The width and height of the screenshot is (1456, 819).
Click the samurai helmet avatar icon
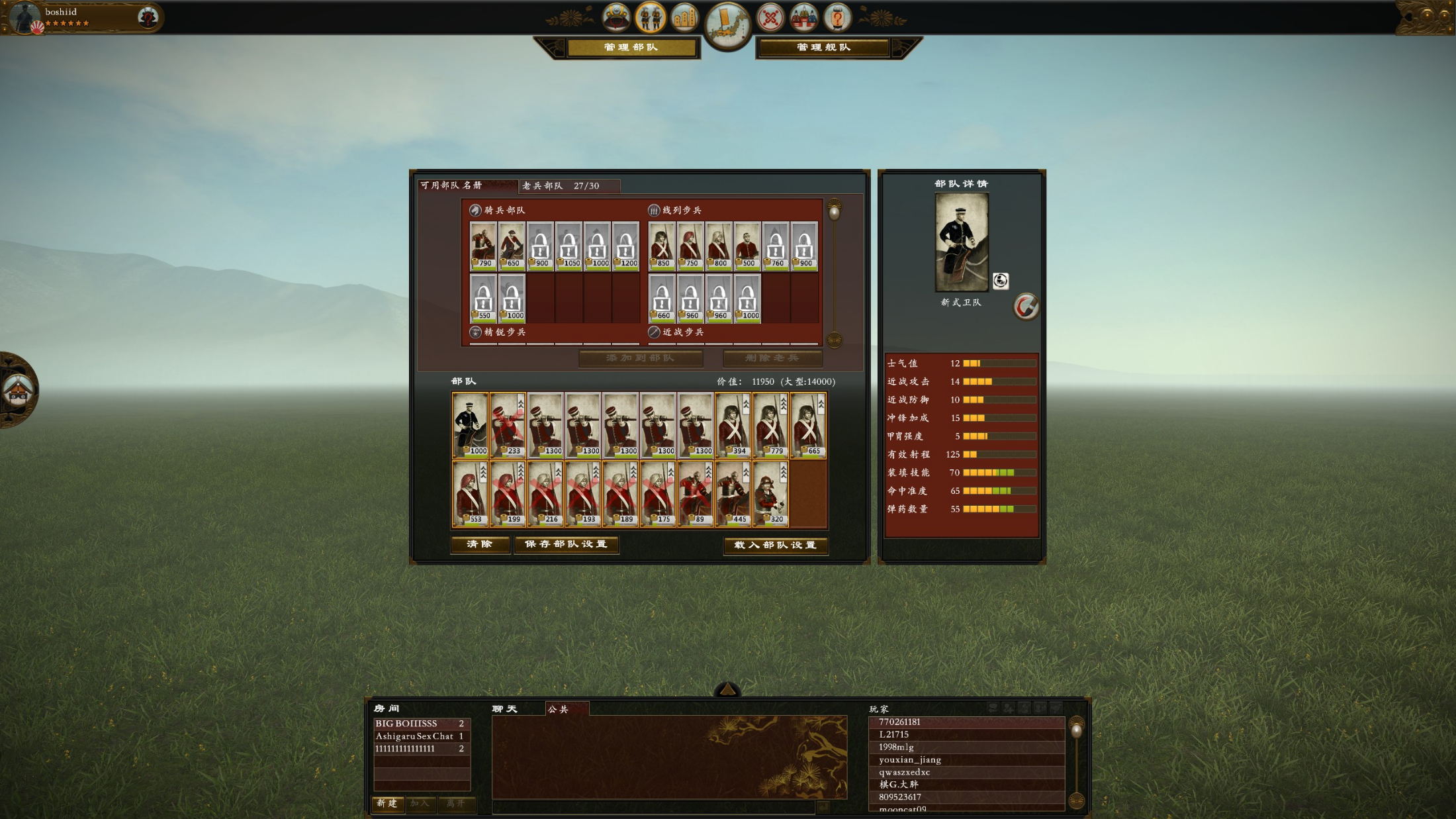616,17
